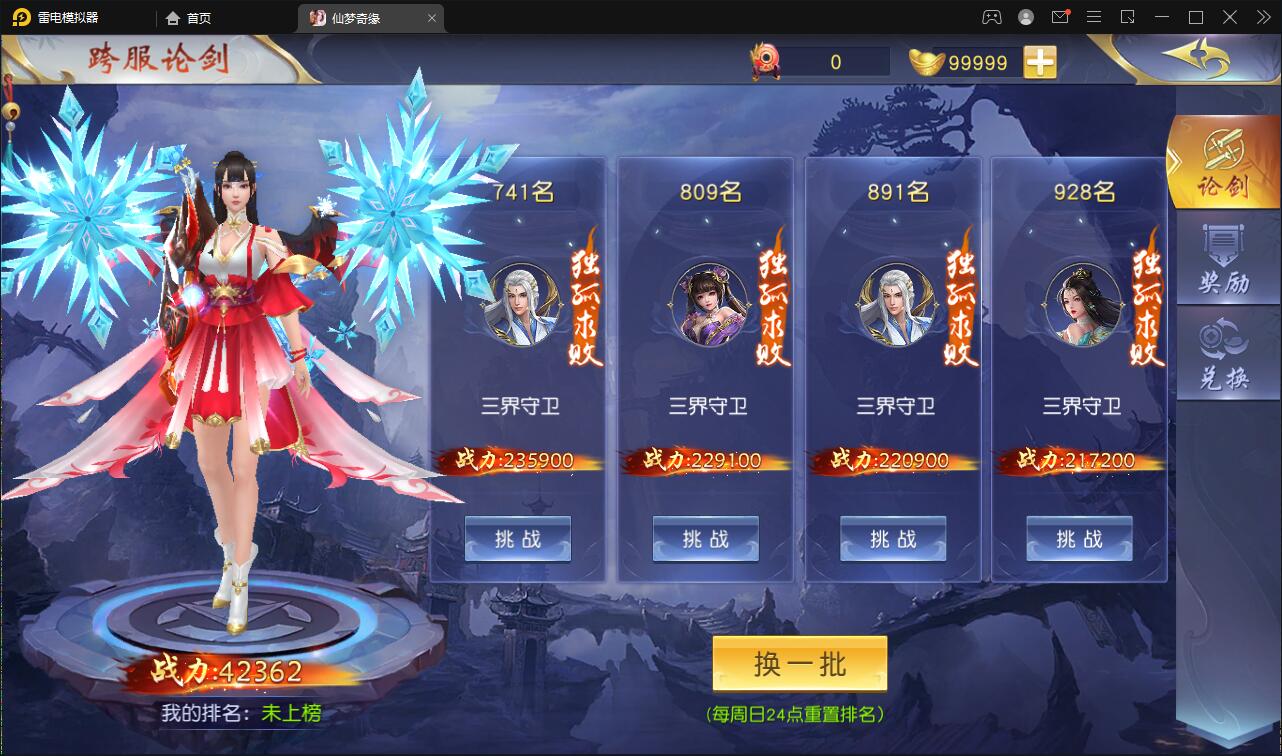1282x756 pixels.
Task: Open the hamburger menu in the title bar
Action: coord(1095,17)
